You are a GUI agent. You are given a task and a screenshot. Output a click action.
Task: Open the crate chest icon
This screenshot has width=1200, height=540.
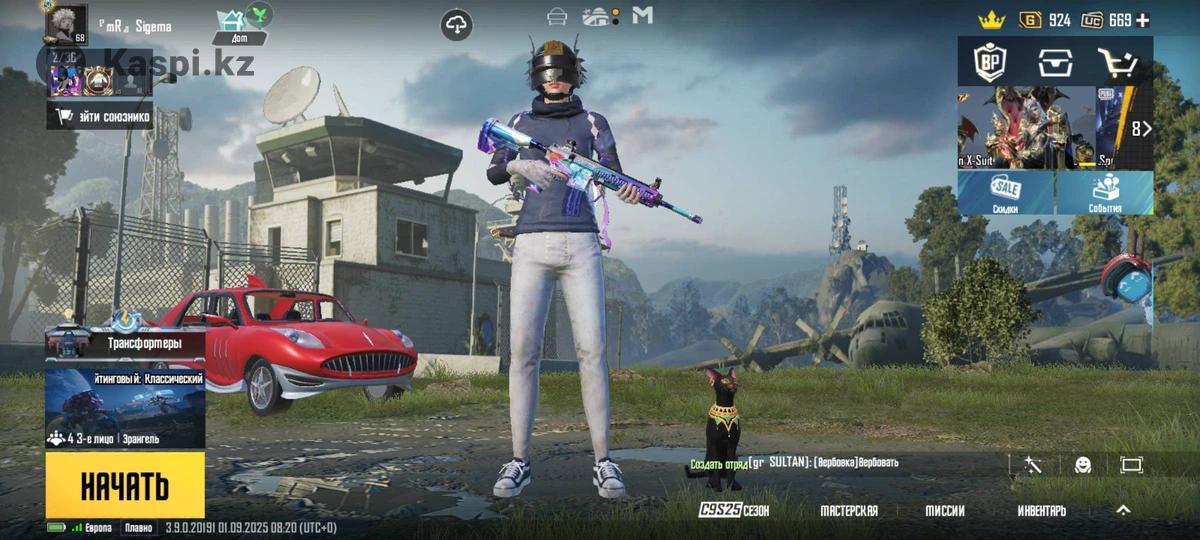tap(1054, 63)
